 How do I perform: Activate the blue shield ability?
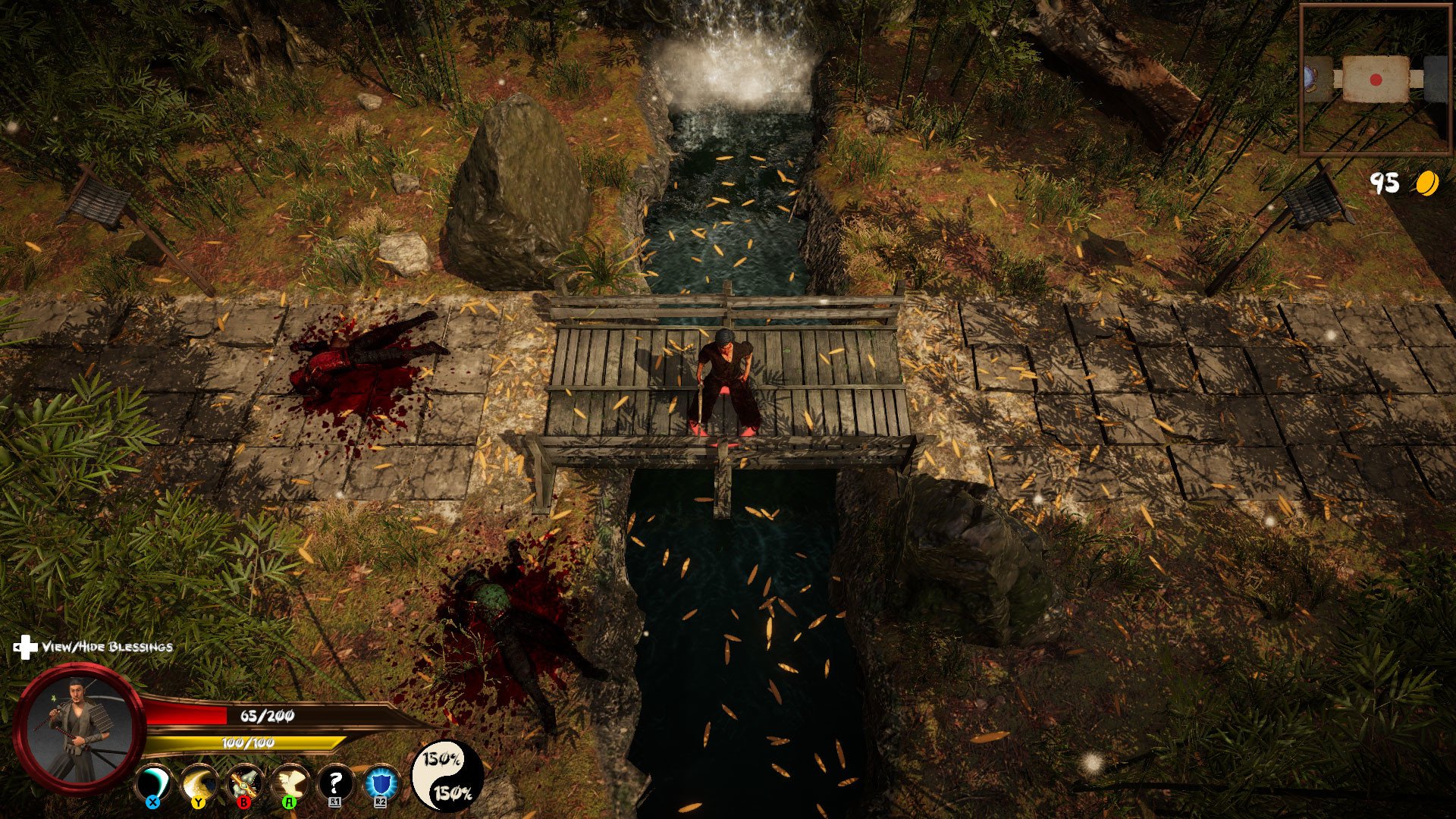click(x=379, y=784)
